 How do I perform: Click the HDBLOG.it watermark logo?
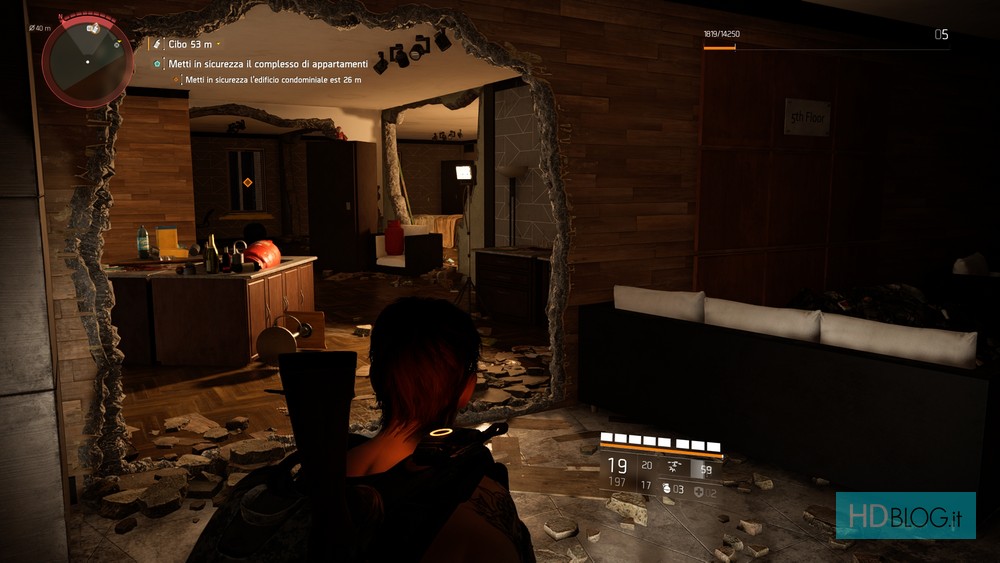tap(905, 515)
